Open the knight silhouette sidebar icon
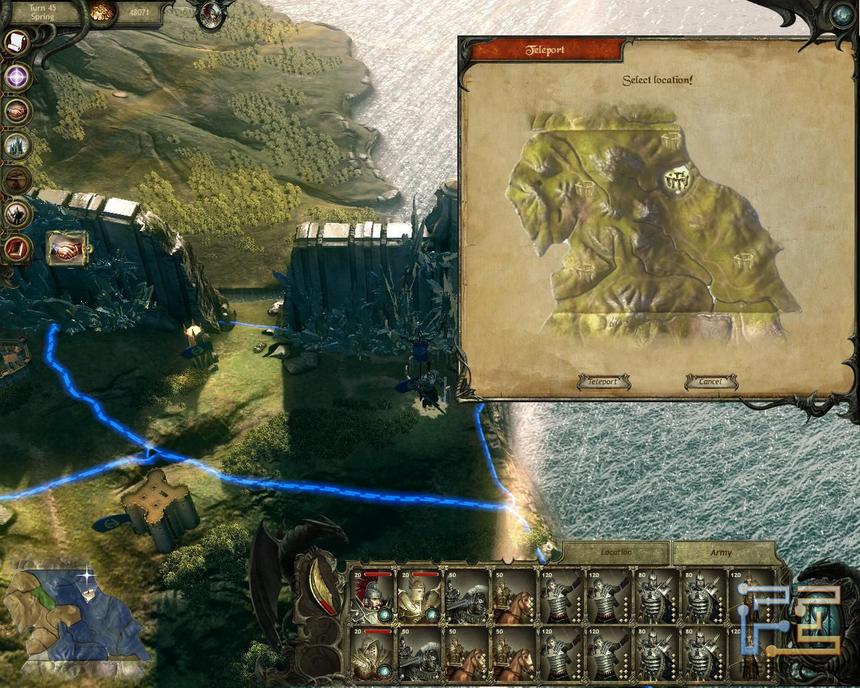Screen dimensions: 860x688 click(17, 213)
